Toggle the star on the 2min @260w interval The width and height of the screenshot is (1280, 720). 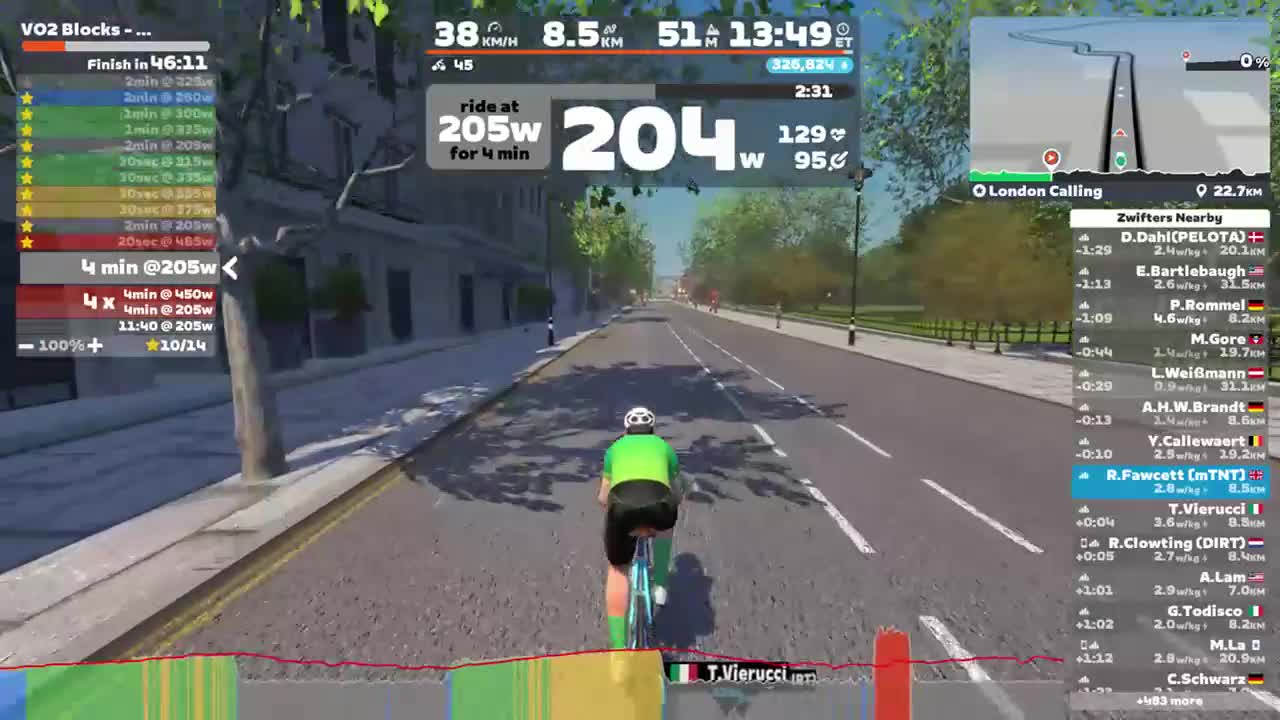(27, 98)
